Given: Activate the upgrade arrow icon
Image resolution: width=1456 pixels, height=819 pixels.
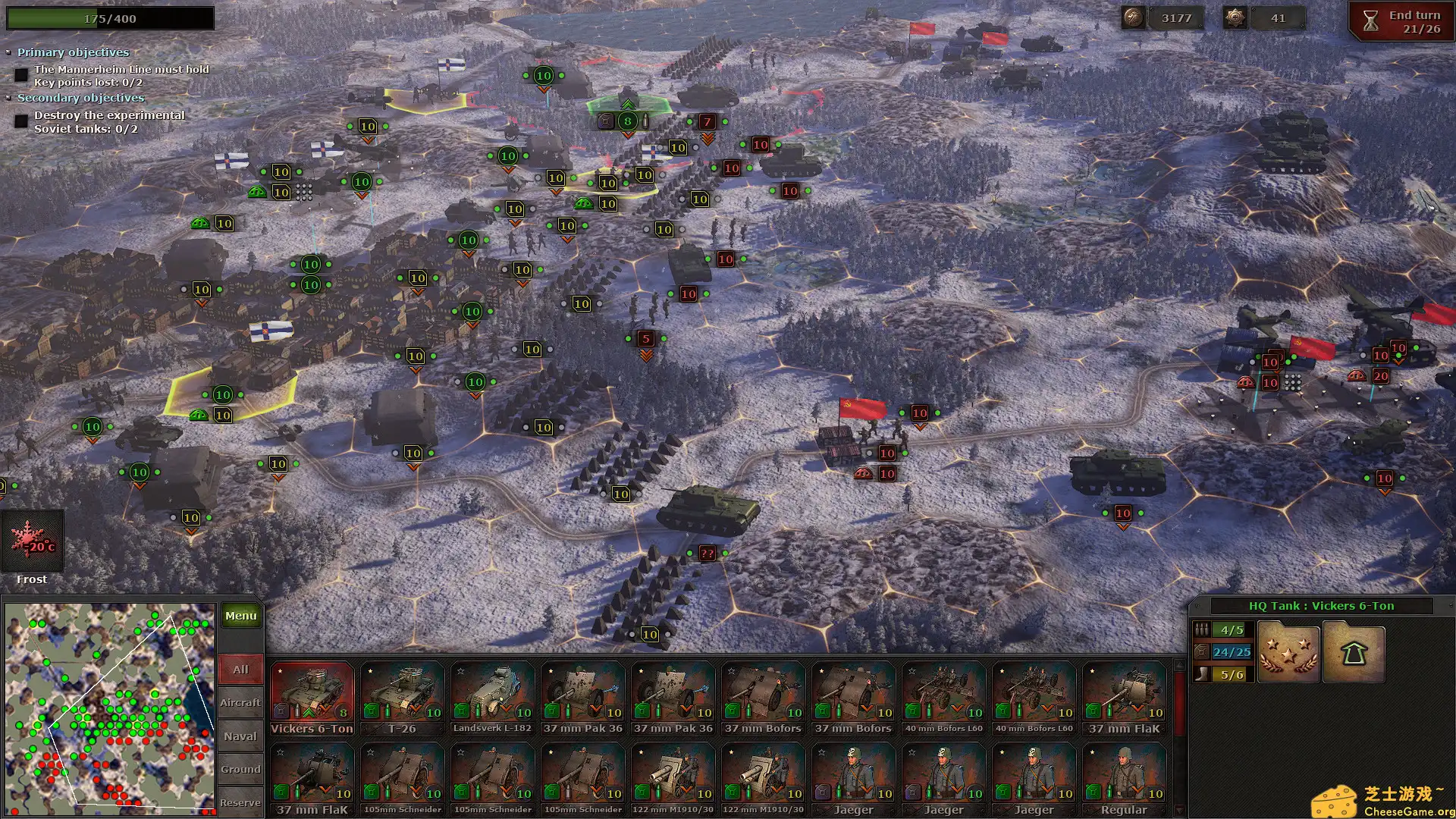Looking at the screenshot, I should (1353, 653).
